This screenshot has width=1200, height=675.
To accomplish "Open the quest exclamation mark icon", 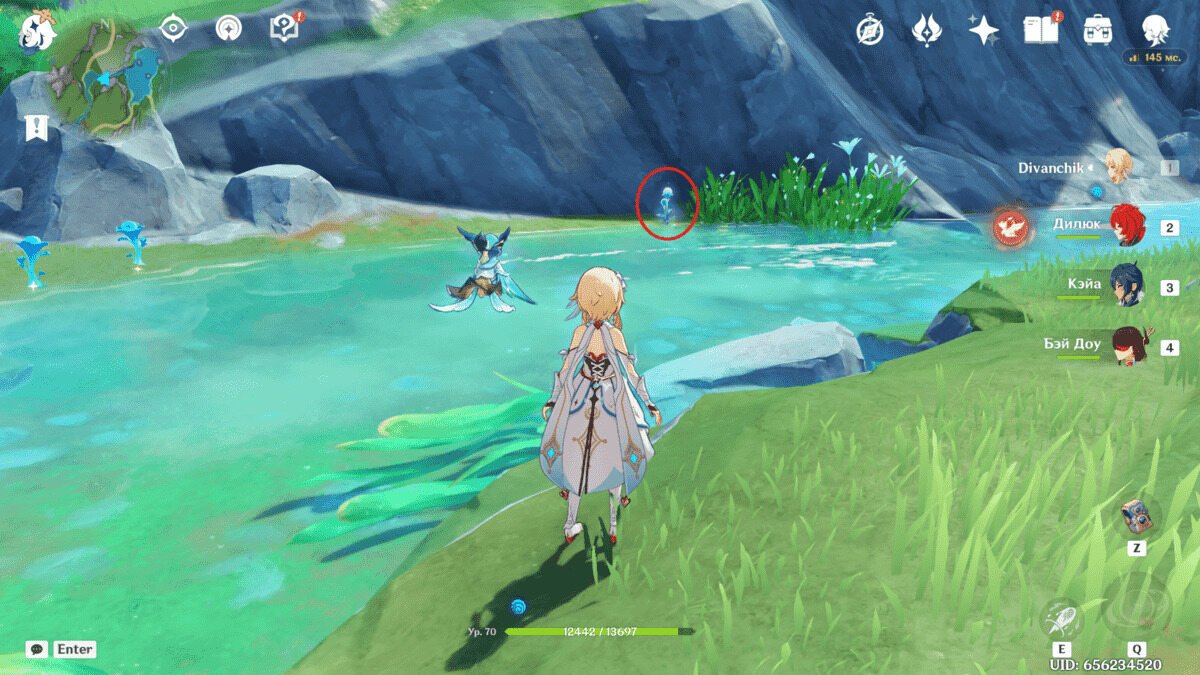I will (37, 127).
